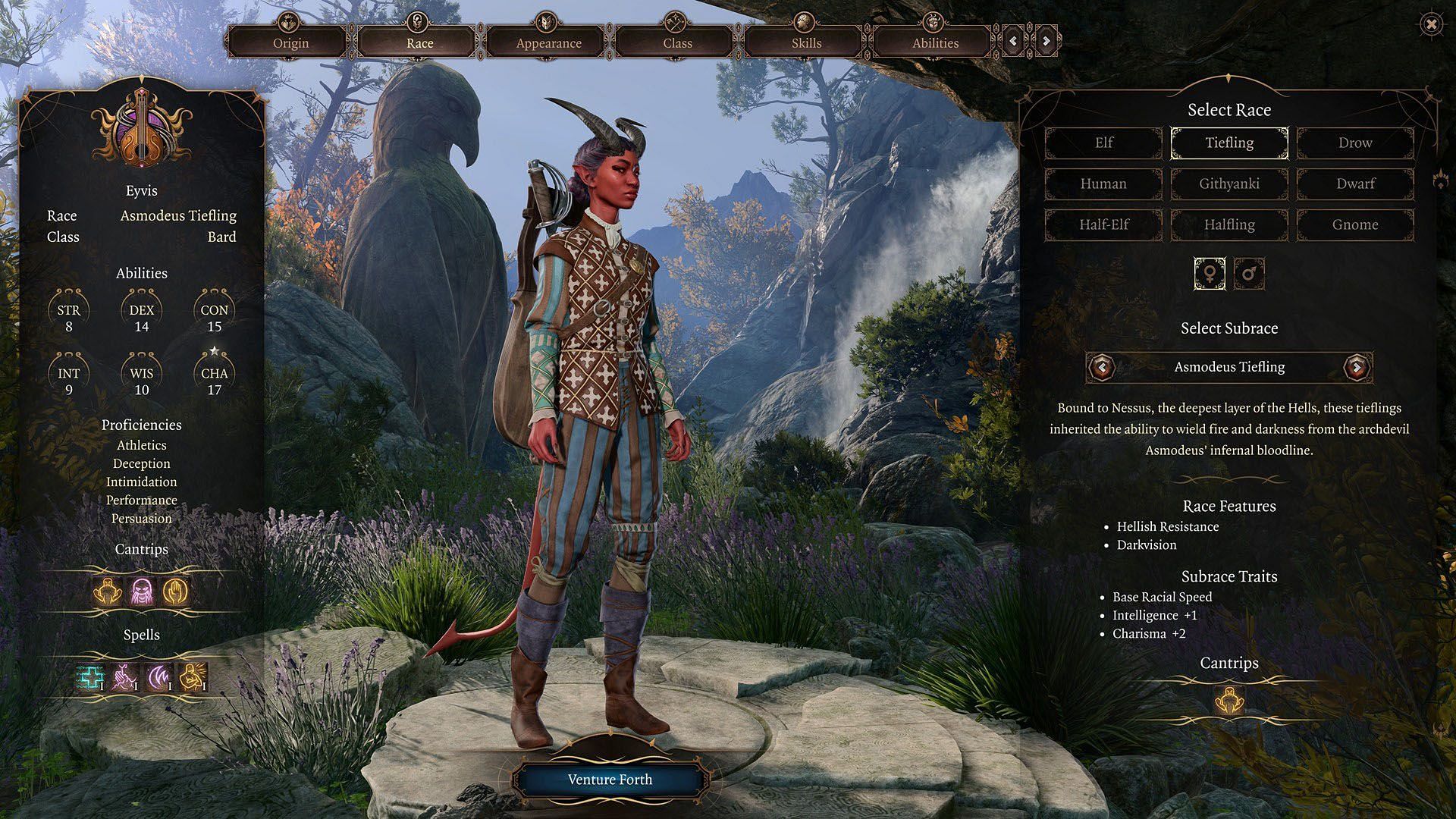Click Venture Forth to begin
Screen dimensions: 1456x819
coord(610,780)
